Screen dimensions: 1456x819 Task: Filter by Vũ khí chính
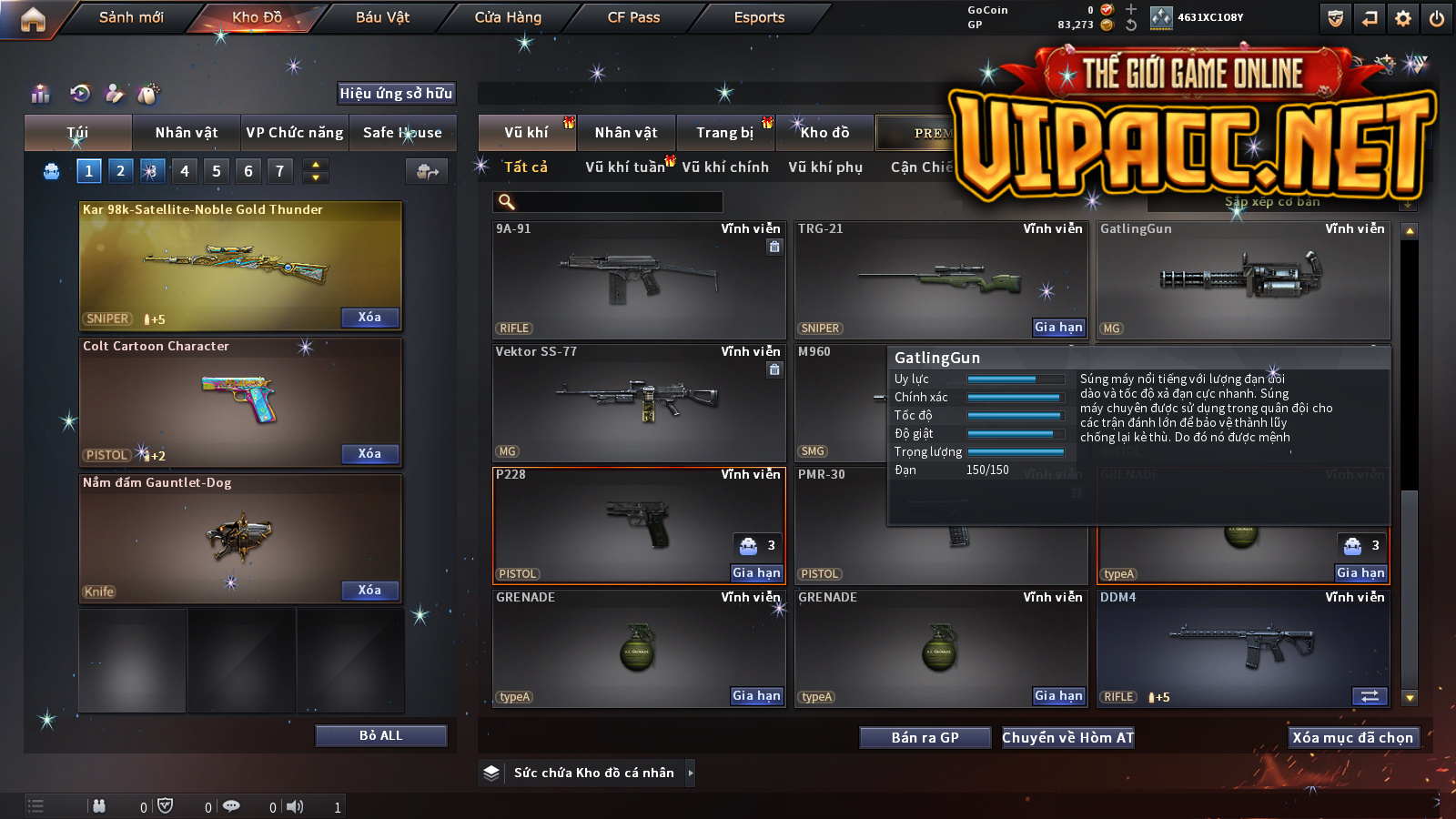tap(725, 167)
